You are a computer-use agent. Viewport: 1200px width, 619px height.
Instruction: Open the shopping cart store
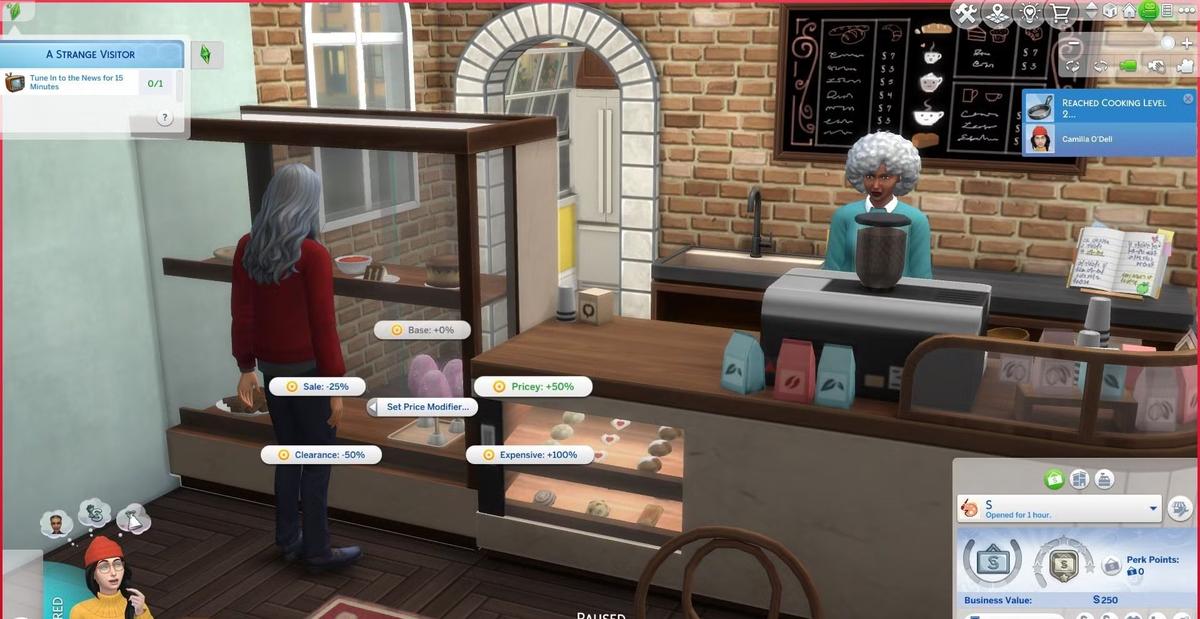click(1060, 13)
